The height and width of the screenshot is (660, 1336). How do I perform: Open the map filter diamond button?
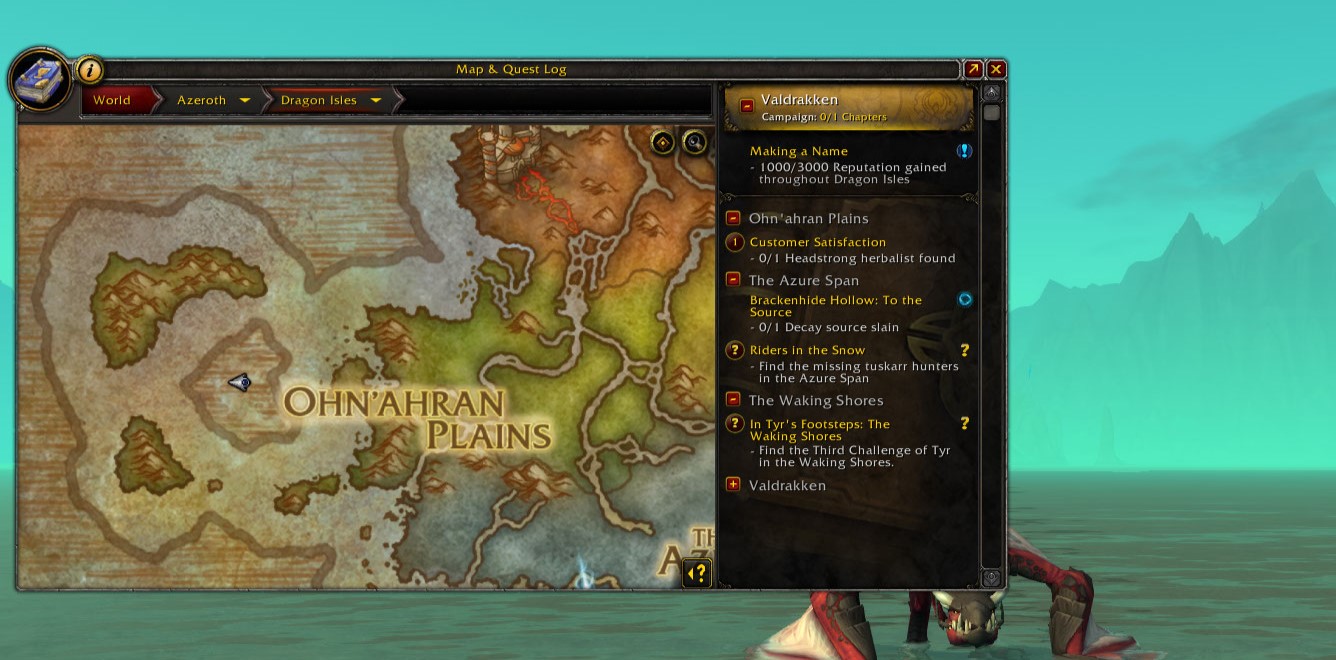tap(663, 142)
